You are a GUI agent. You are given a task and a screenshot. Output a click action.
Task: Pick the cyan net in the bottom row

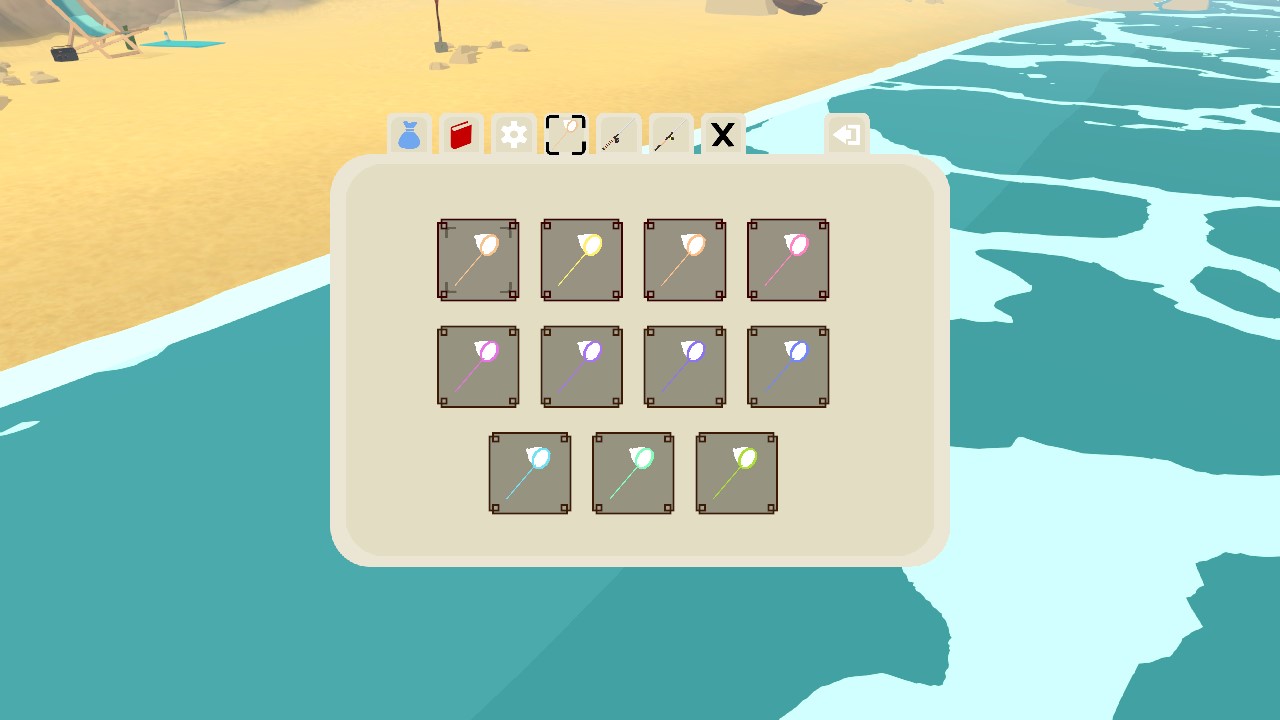point(530,473)
